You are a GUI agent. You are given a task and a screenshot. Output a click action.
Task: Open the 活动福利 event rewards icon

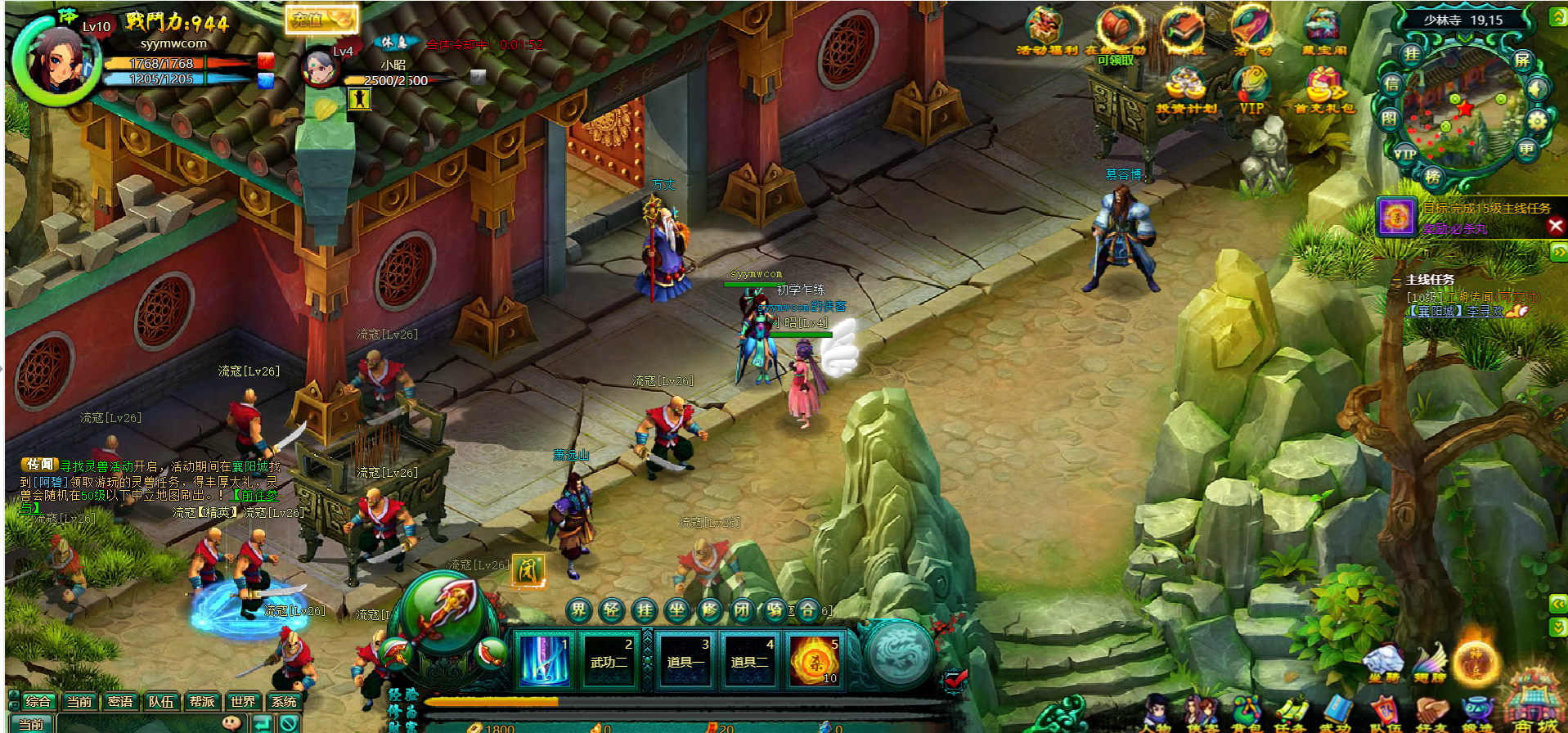(x=1046, y=31)
